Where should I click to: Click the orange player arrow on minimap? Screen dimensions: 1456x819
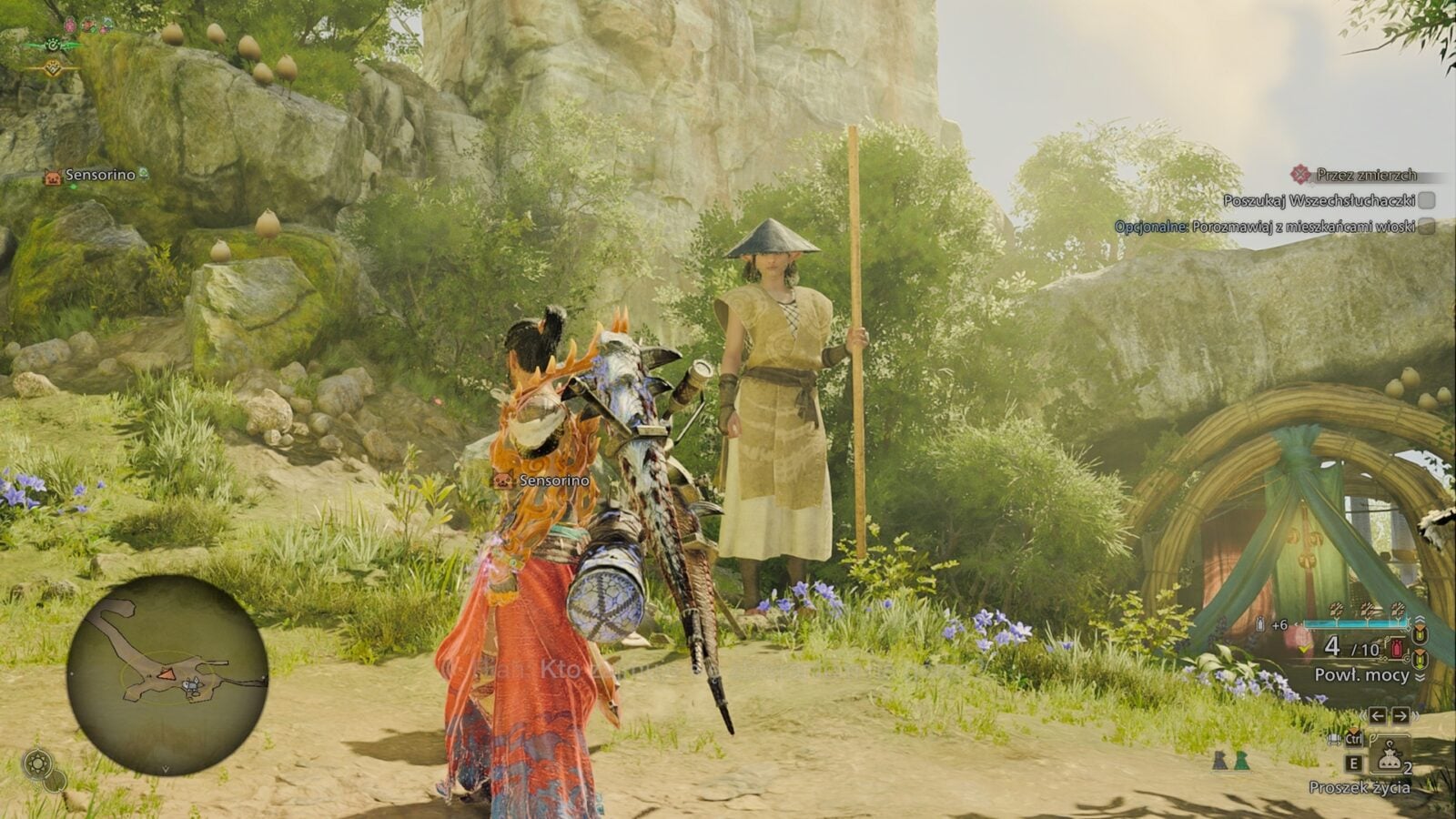click(167, 673)
